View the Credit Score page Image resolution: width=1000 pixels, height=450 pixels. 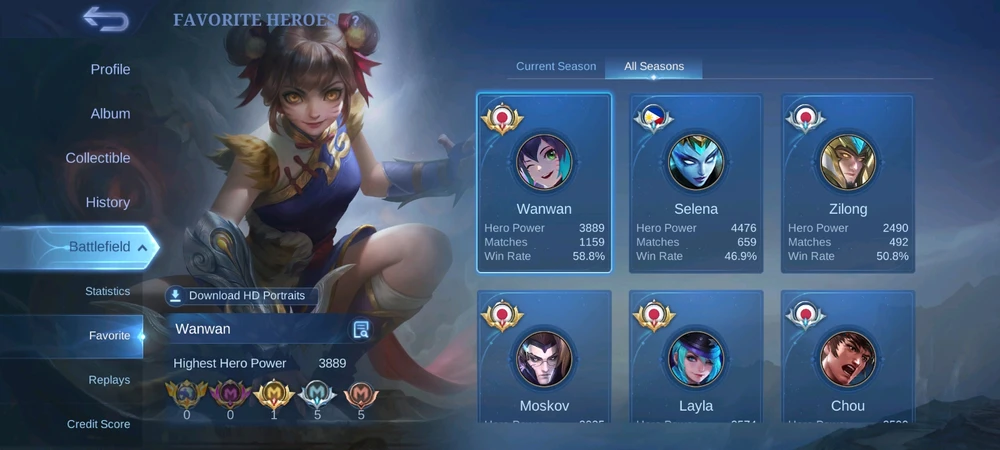tap(98, 424)
